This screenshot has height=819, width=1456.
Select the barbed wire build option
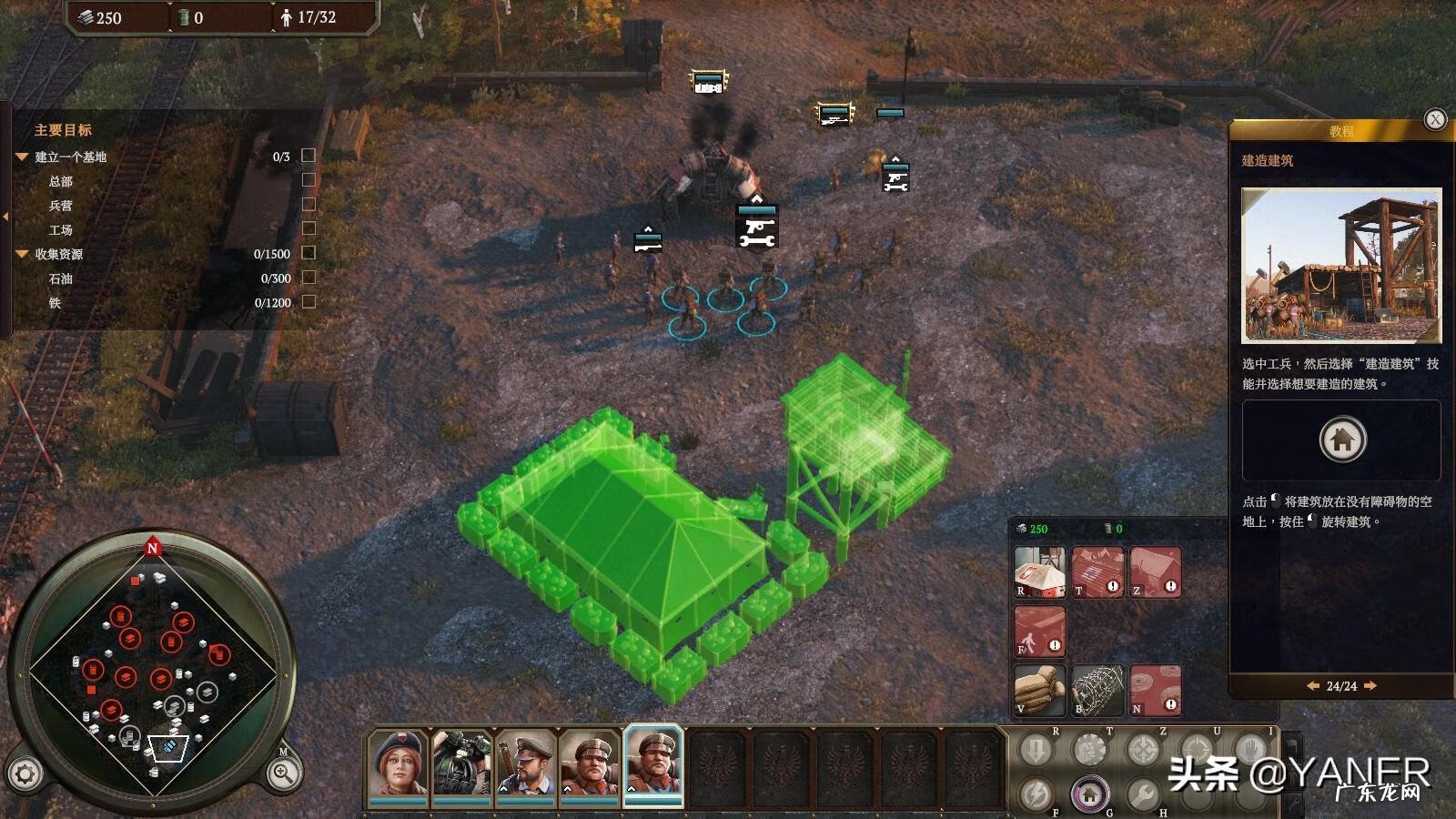tap(1097, 690)
